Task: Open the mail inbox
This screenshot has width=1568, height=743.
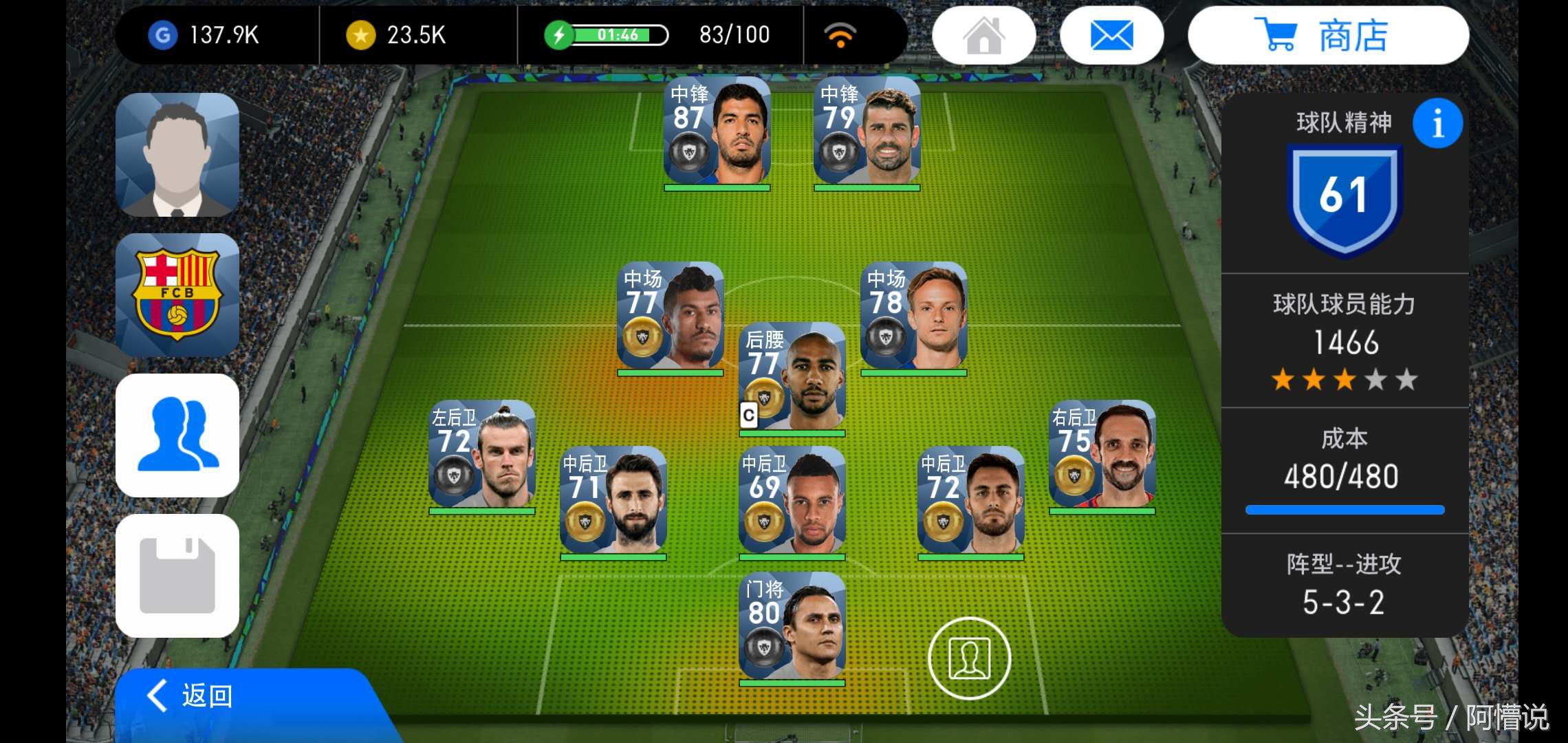Action: click(1111, 36)
